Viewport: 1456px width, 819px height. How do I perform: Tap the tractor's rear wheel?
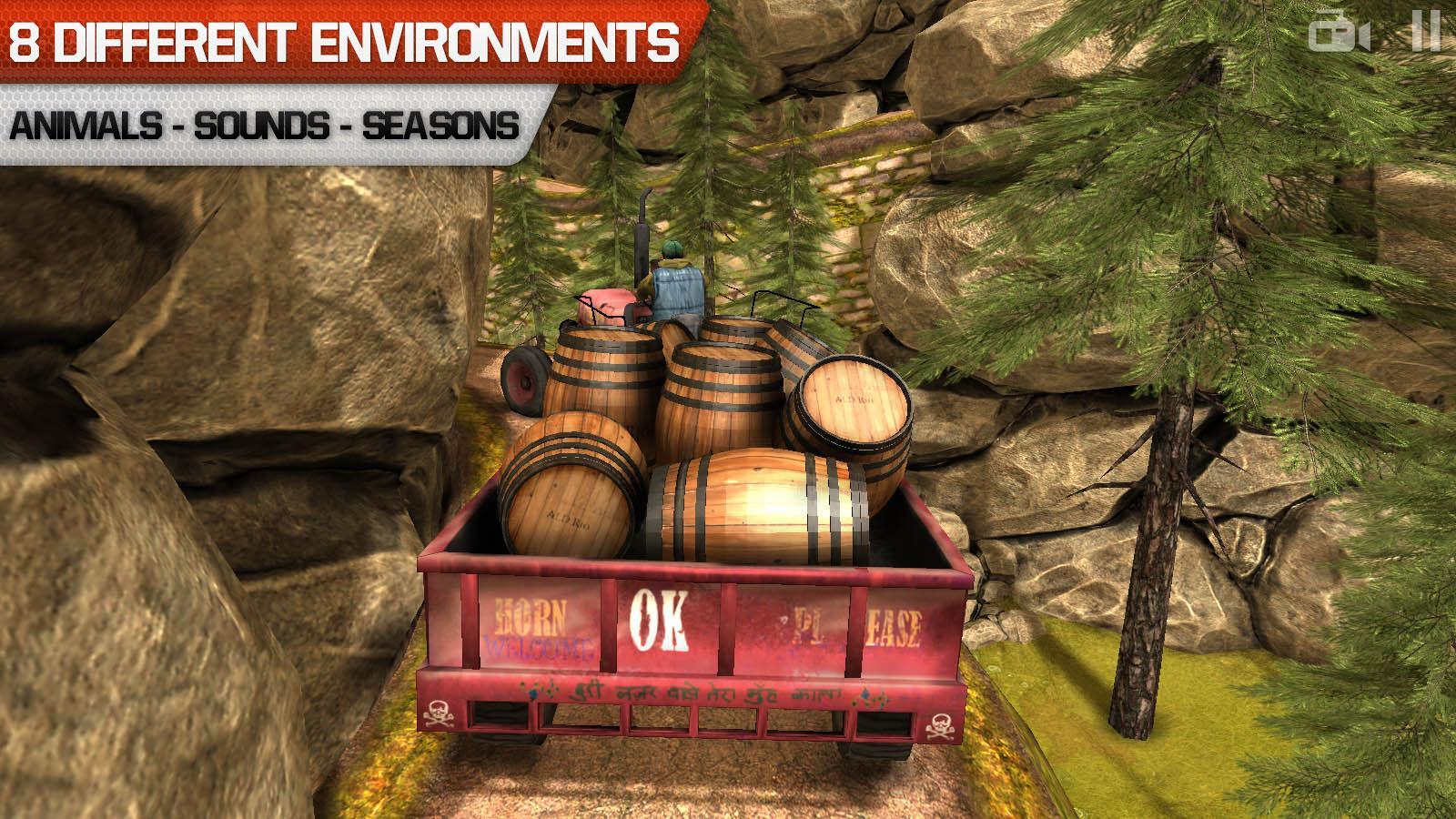[x=526, y=382]
